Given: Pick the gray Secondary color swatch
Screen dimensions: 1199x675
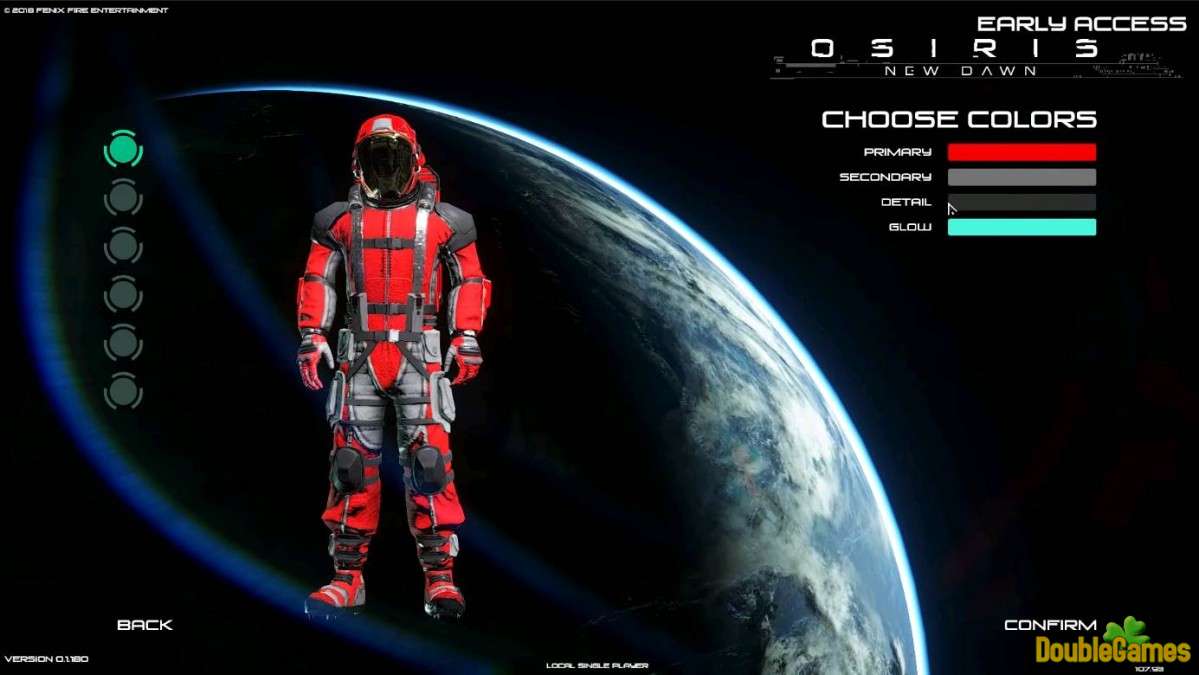Looking at the screenshot, I should 1021,177.
